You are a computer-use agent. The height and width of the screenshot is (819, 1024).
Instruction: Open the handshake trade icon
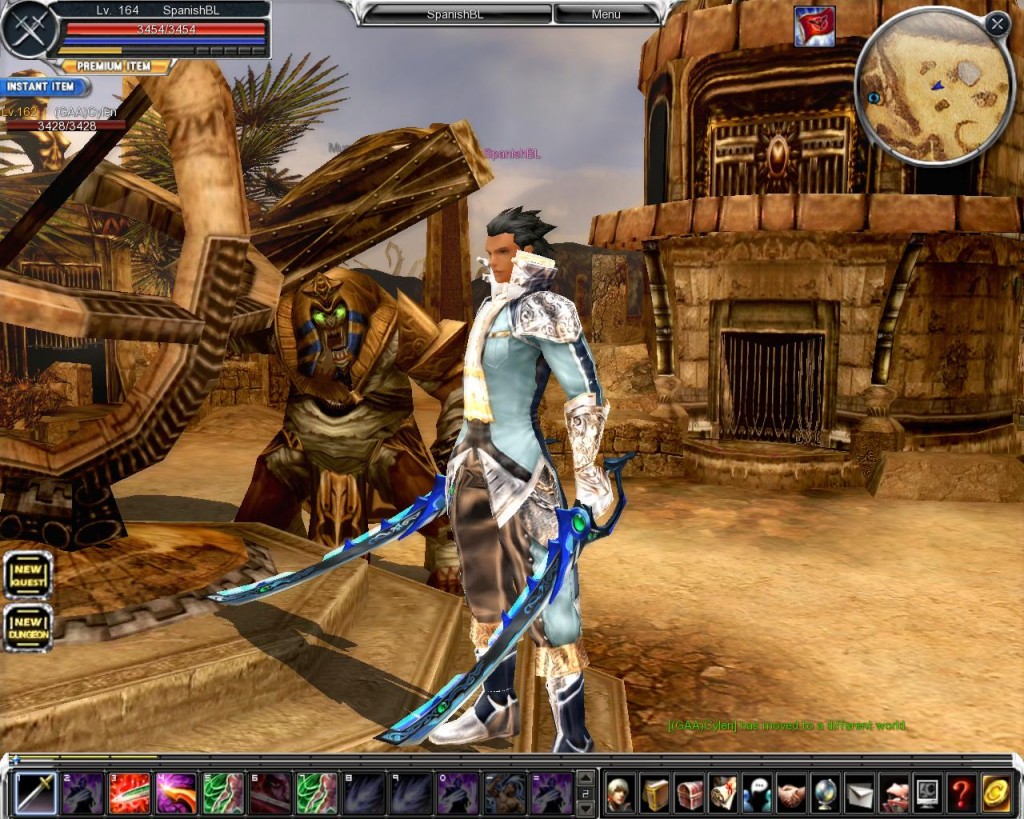[x=791, y=793]
